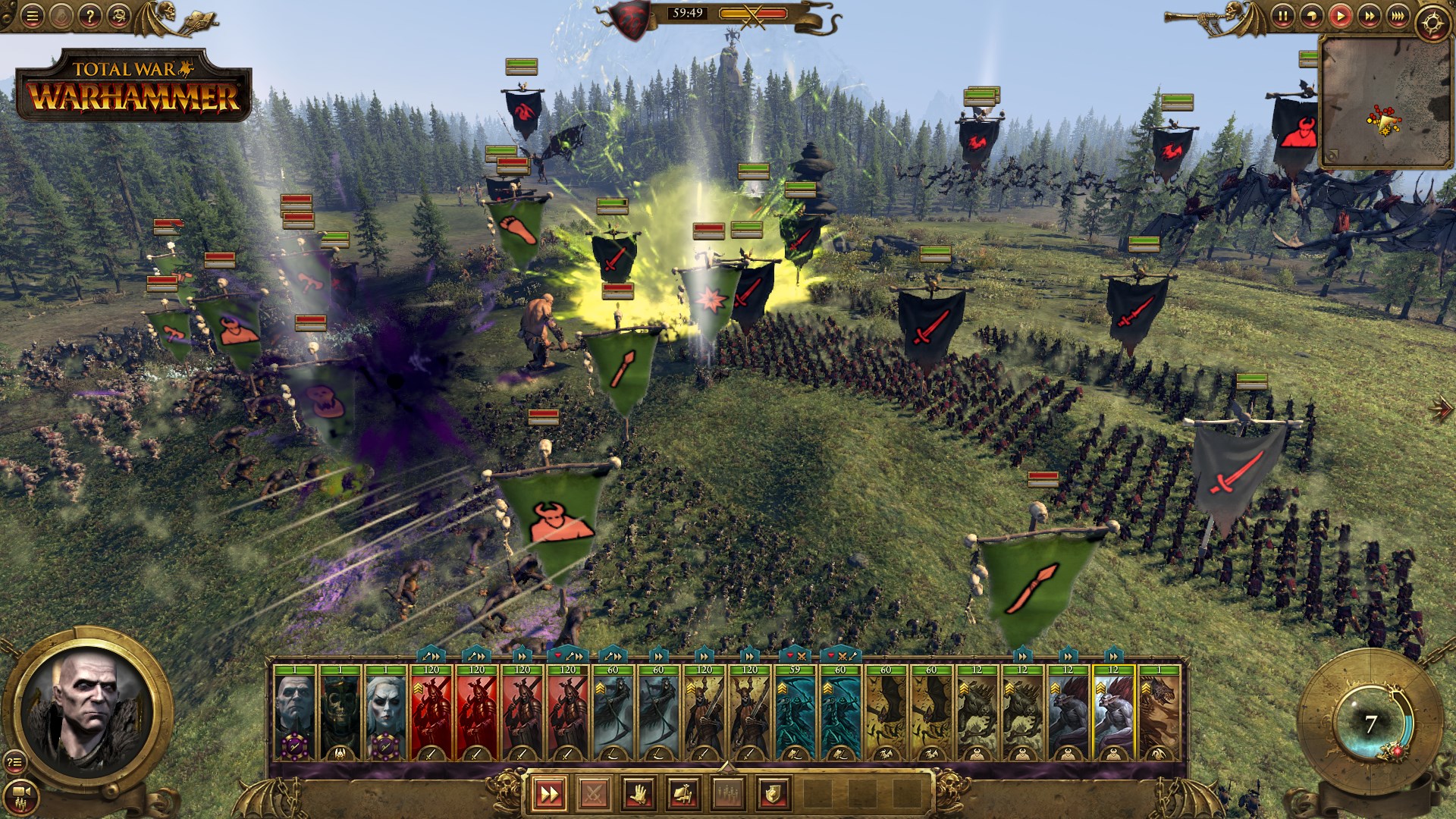The height and width of the screenshot is (819, 1456).
Task: Select the dragon unit card
Action: (1158, 711)
